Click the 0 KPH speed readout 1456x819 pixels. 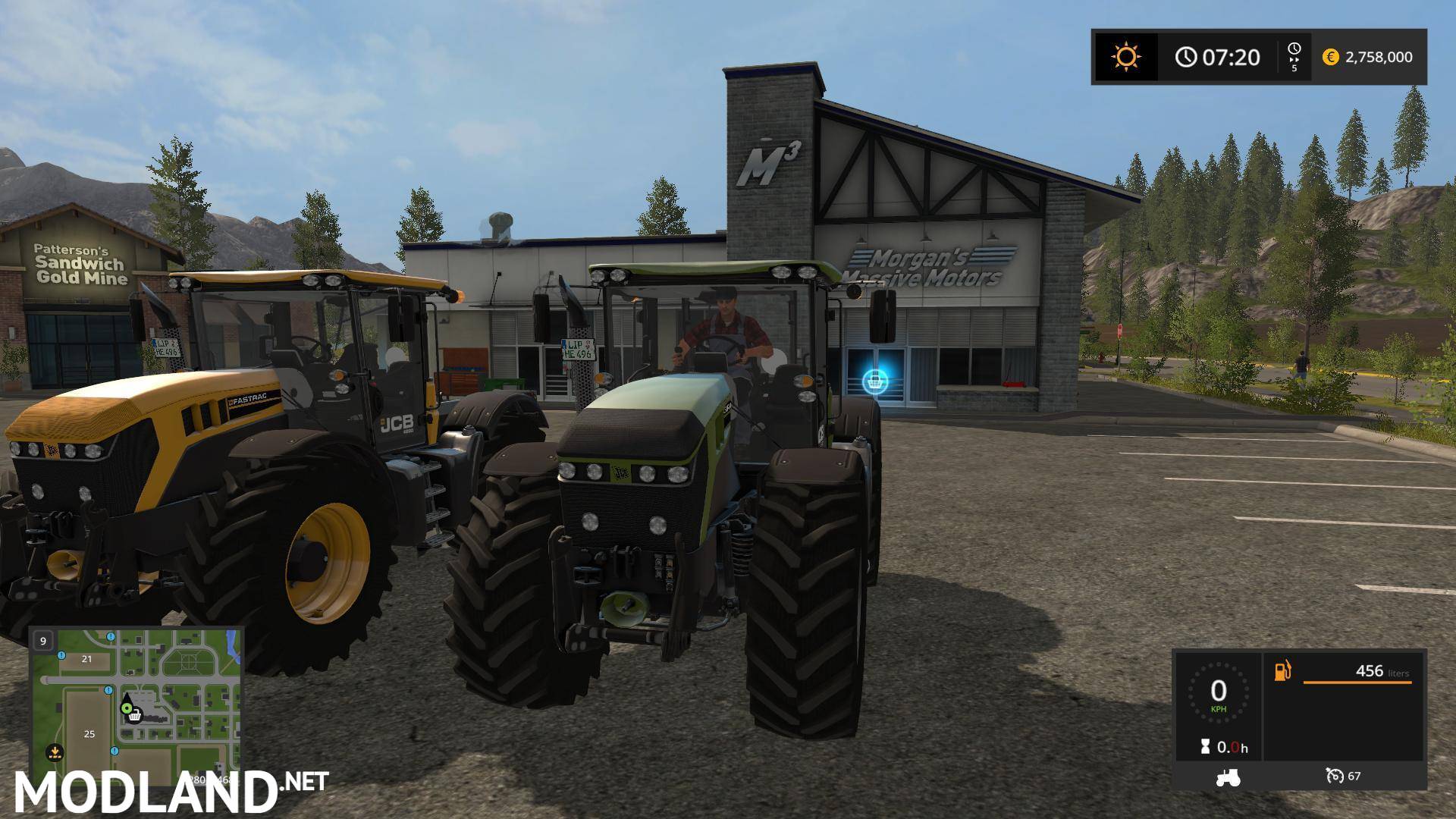pos(1219,692)
